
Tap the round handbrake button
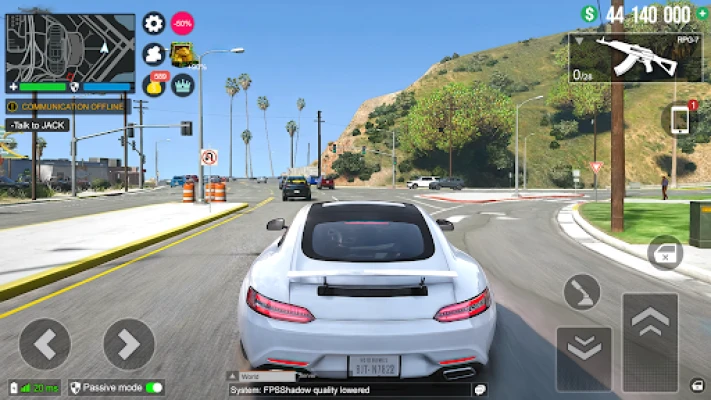pos(582,292)
